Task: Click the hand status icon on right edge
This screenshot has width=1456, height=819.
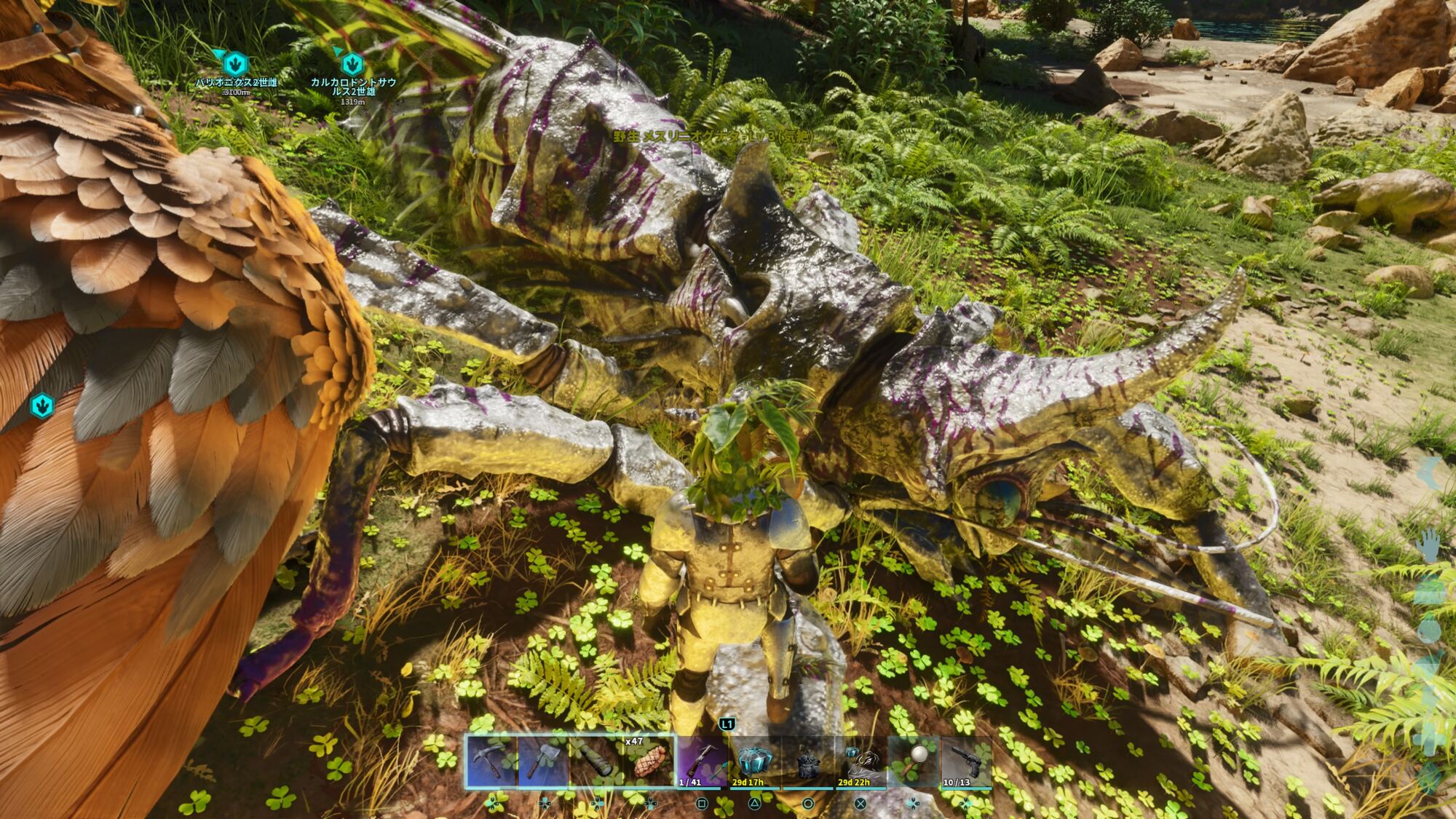Action: tap(1429, 546)
